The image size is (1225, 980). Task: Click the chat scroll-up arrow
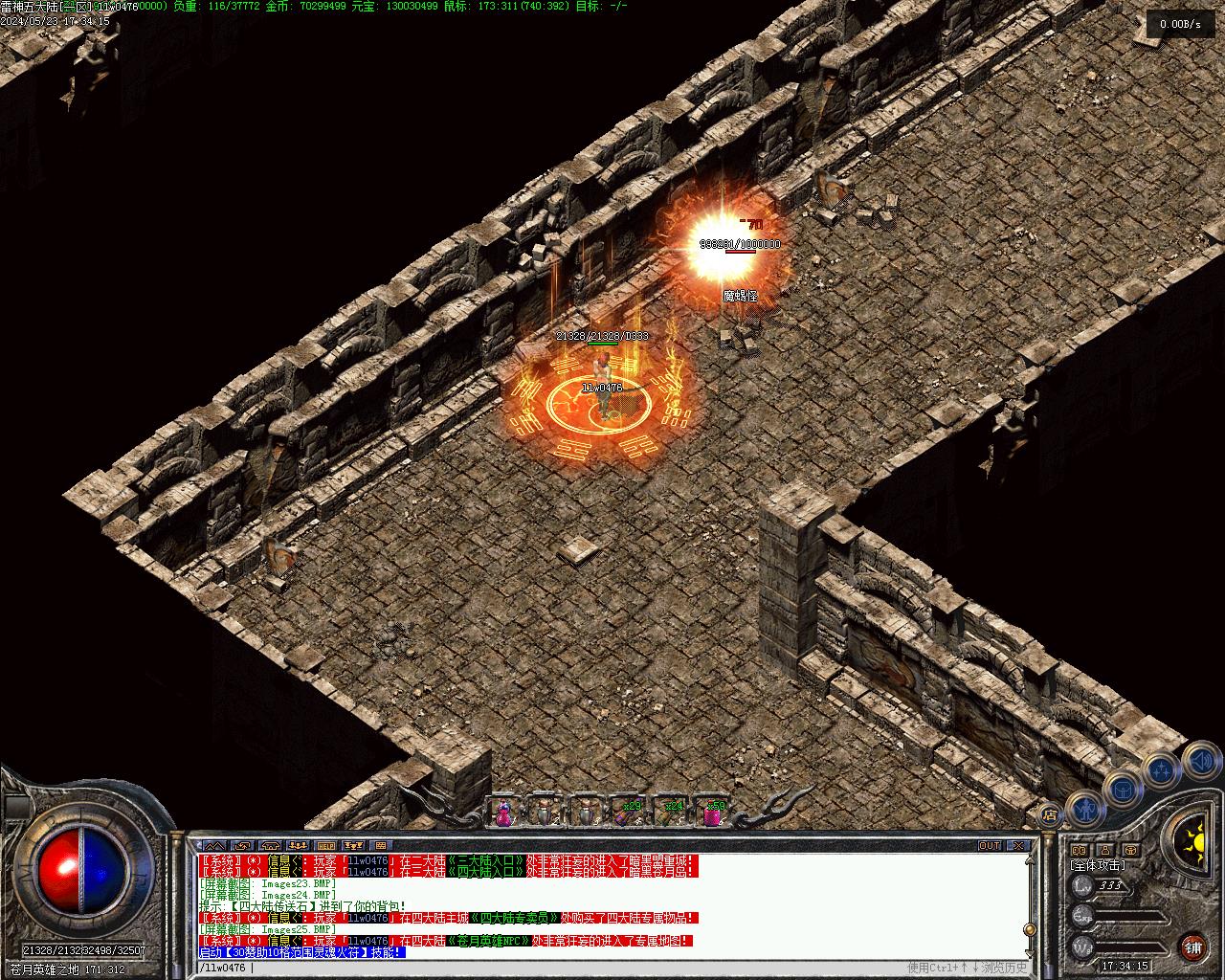point(1030,860)
